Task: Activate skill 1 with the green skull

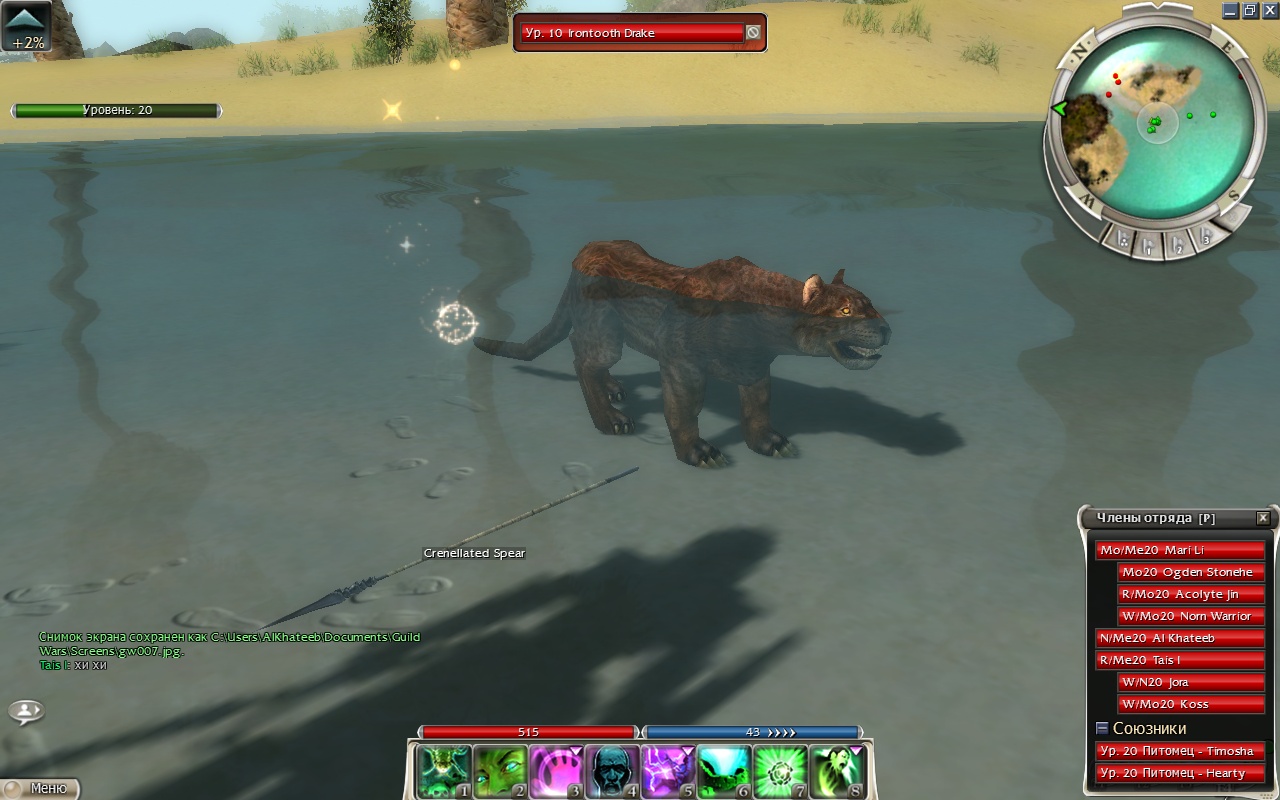Action: [x=440, y=771]
